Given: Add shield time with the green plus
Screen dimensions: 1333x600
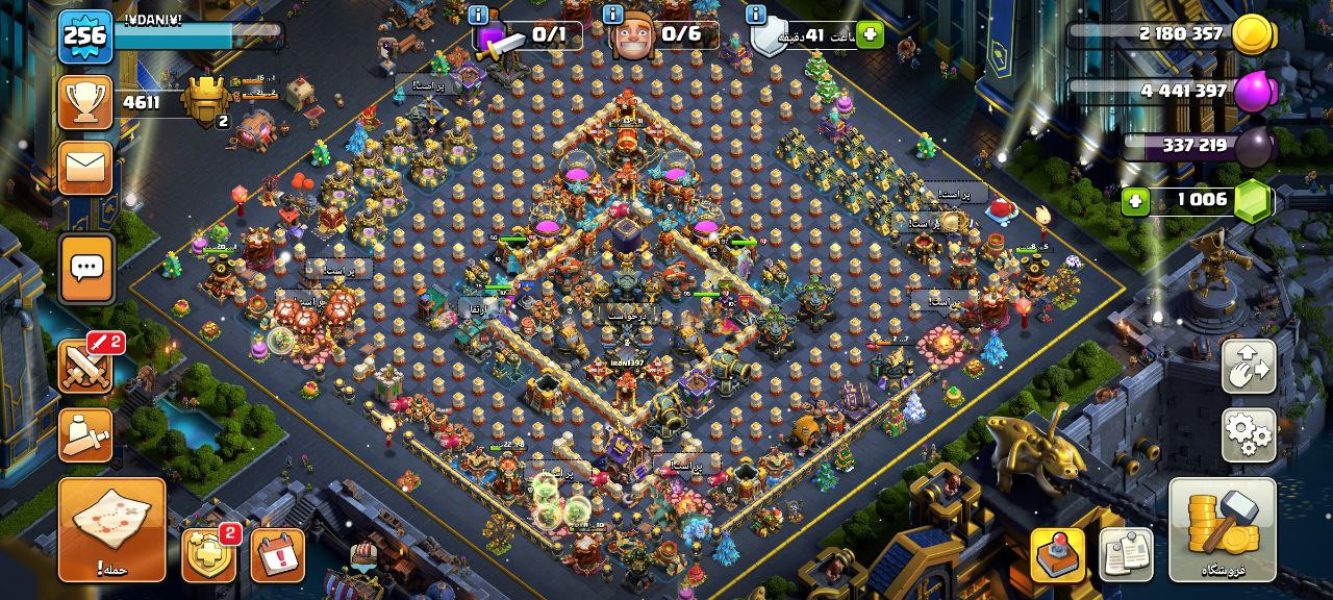Looking at the screenshot, I should click(x=869, y=36).
